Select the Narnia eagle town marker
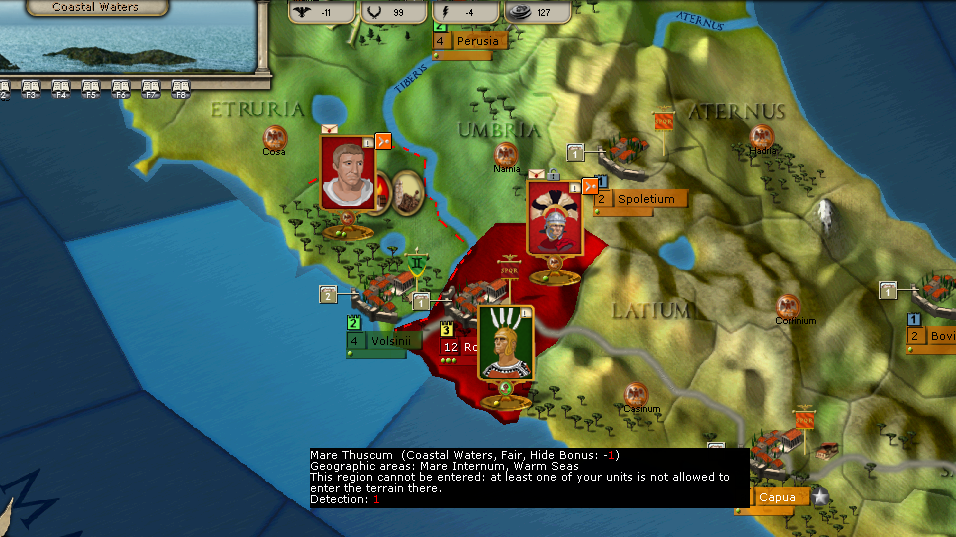Viewport: 956px width, 537px height. coord(506,155)
